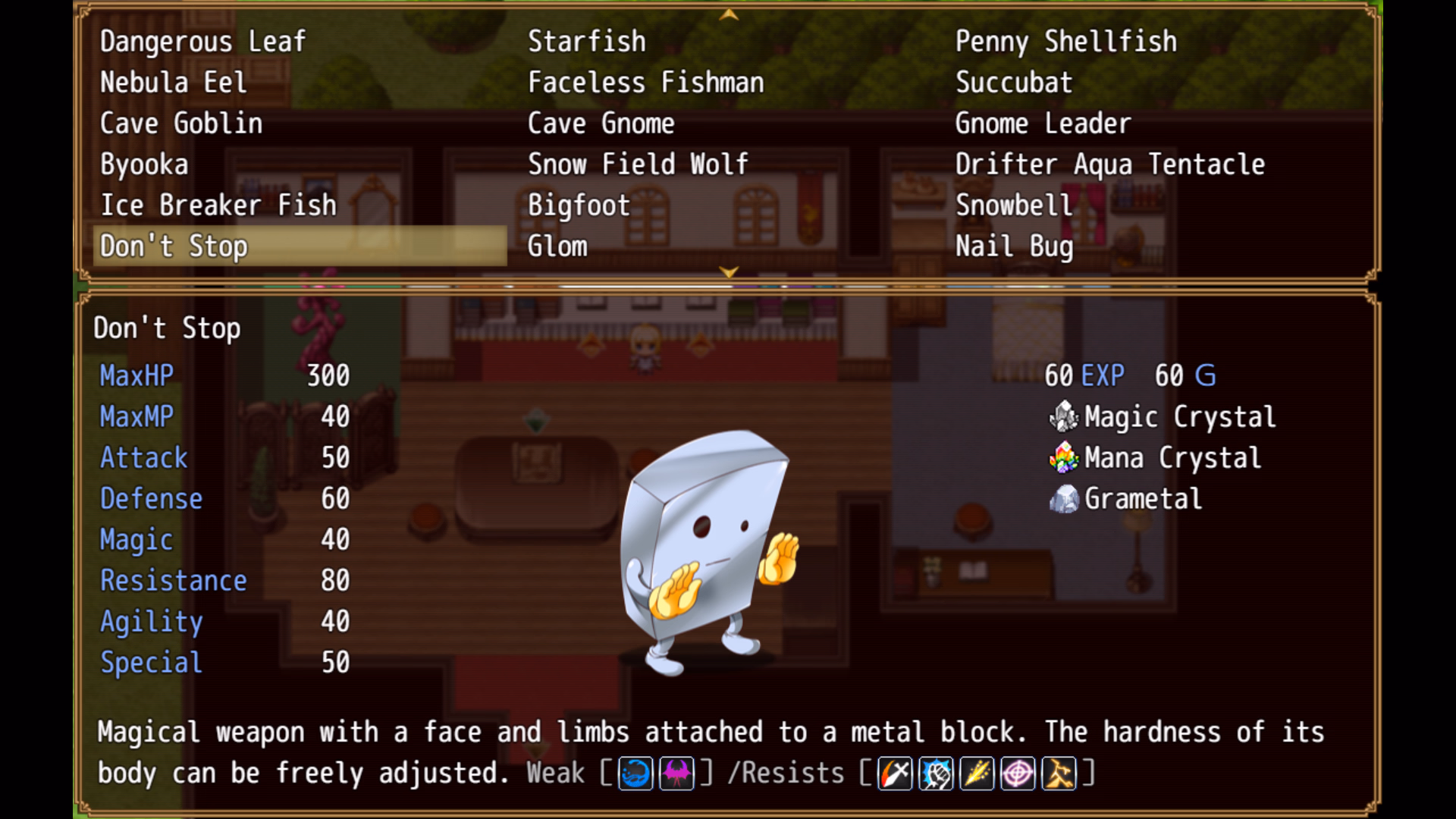Select the Cave Goblin entry

coord(181,124)
